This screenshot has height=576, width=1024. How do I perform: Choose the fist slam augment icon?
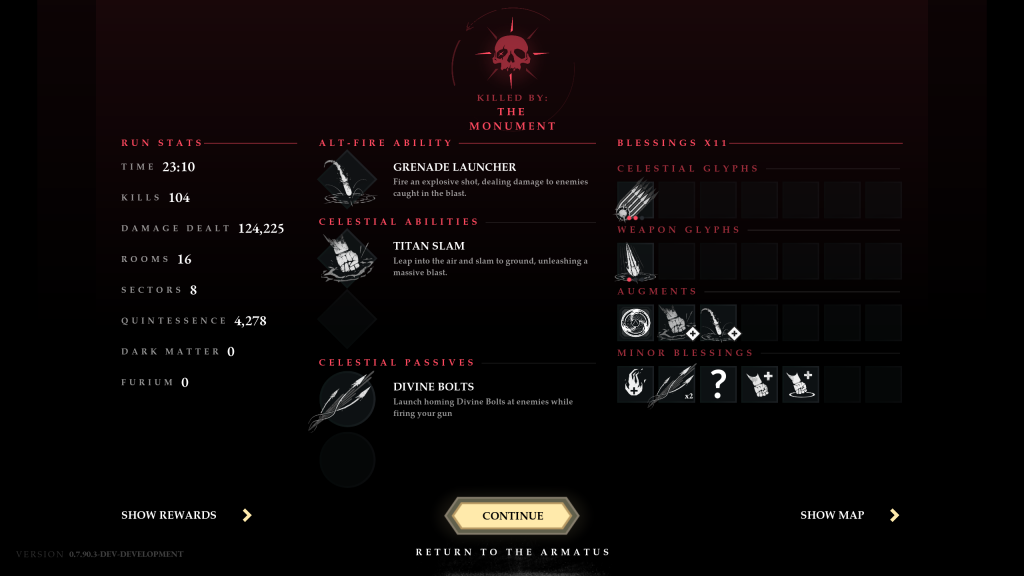click(677, 323)
